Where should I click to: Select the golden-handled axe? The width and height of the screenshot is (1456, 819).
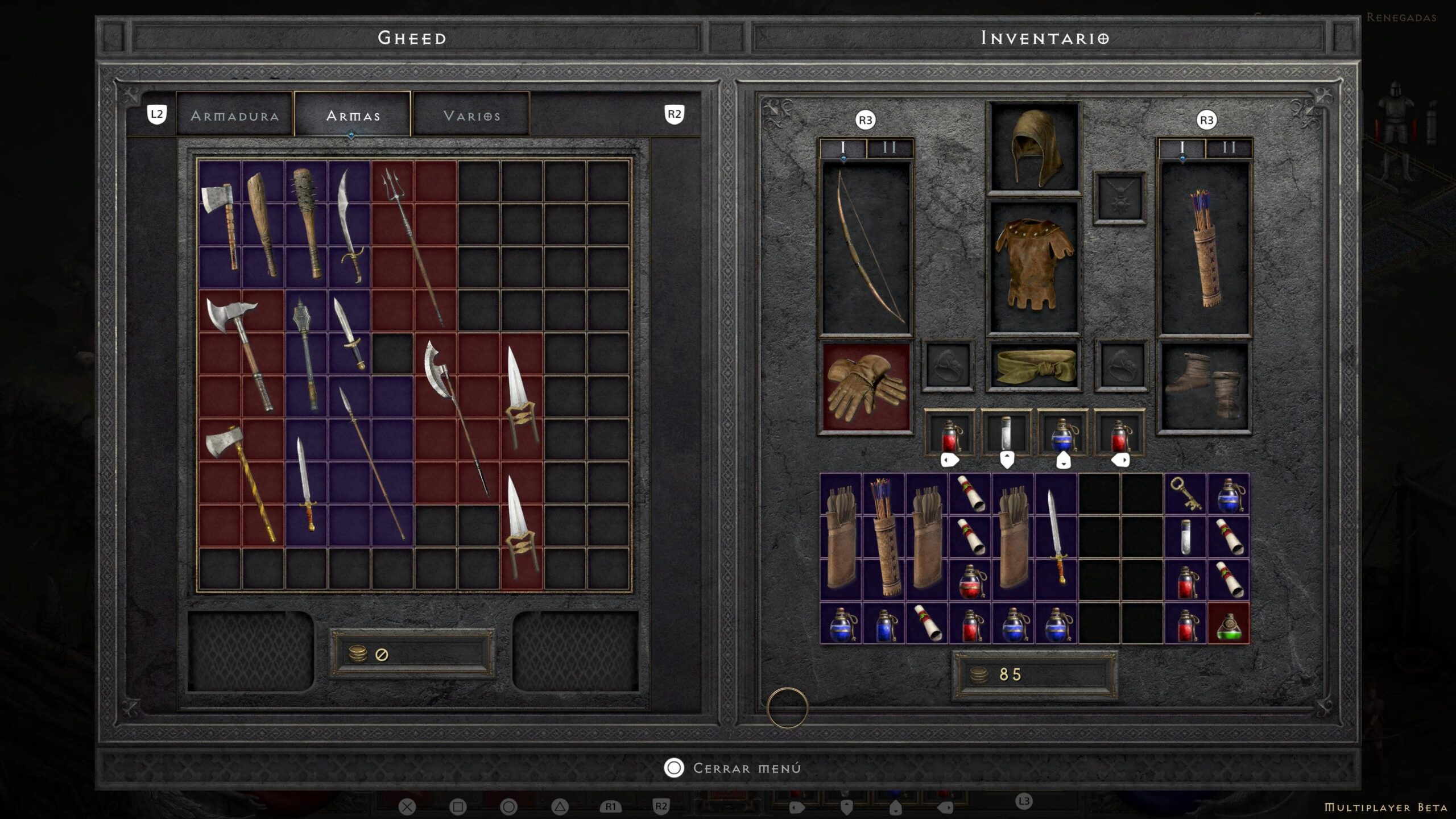[x=242, y=483]
